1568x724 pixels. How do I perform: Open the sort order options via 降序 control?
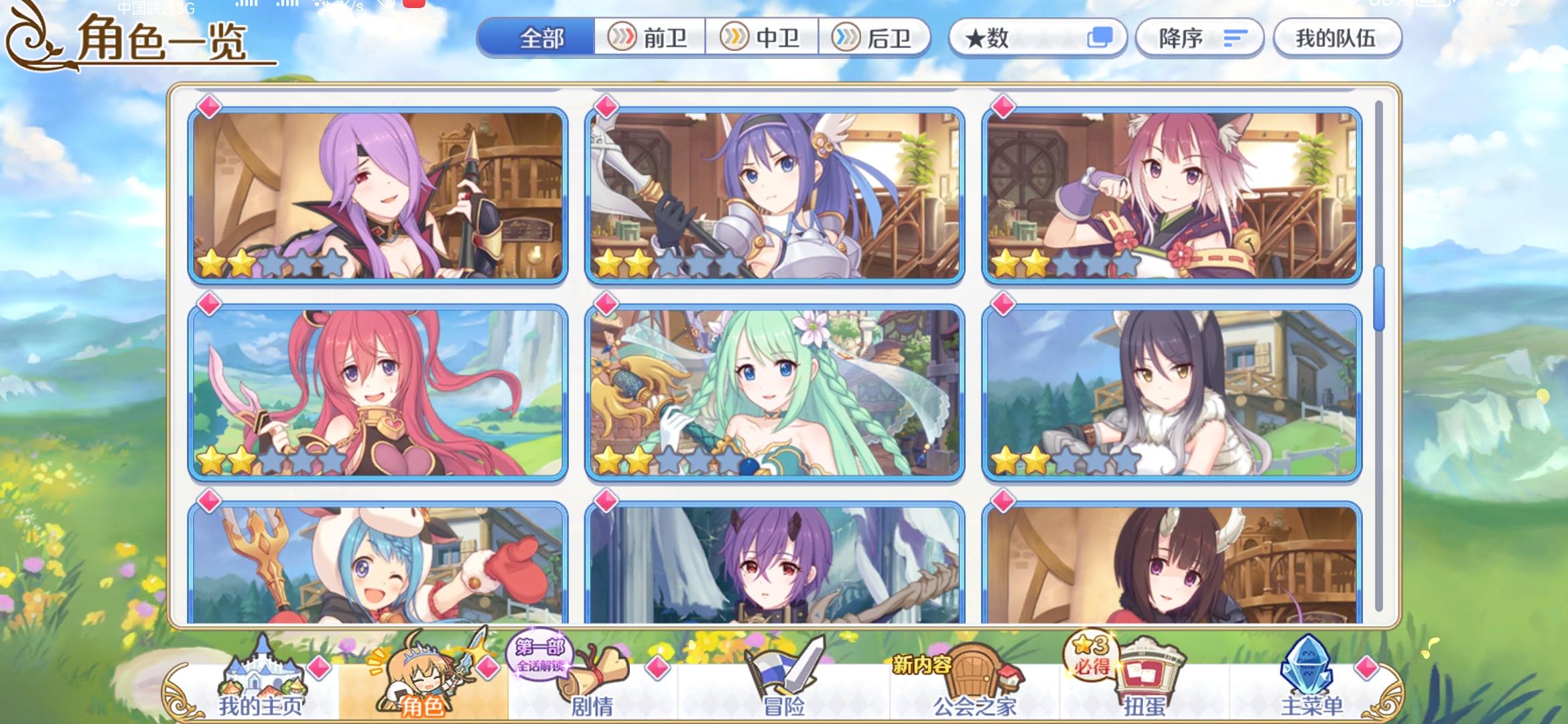pyautogui.click(x=1199, y=38)
